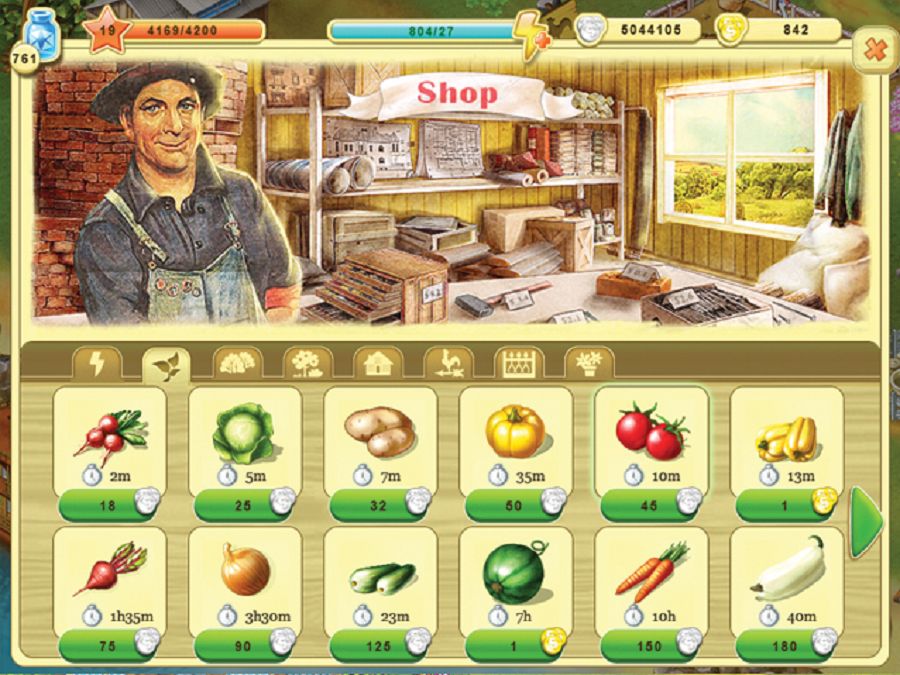Screen dimensions: 900x675
Task: Select the beetroot costing 75
Action: 109,646
